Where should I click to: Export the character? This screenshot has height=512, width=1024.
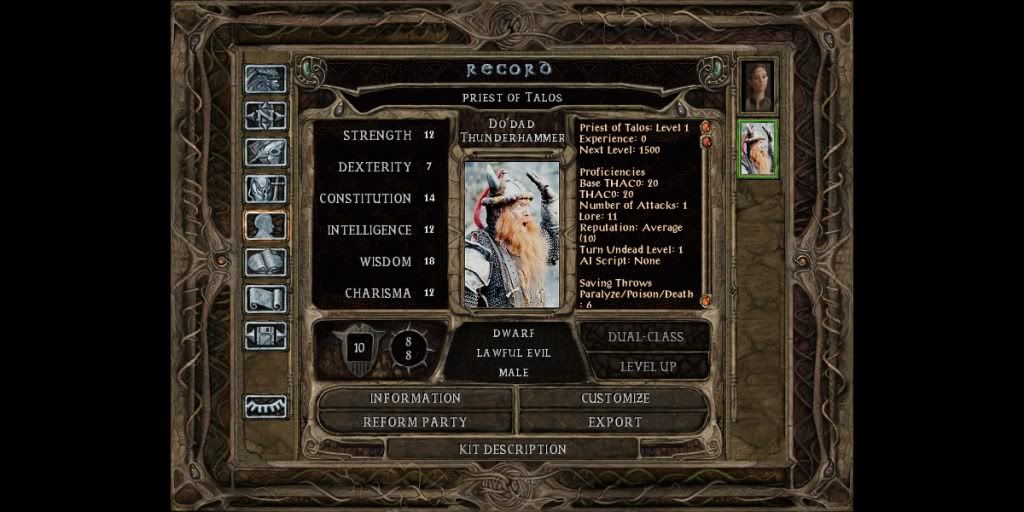point(615,422)
